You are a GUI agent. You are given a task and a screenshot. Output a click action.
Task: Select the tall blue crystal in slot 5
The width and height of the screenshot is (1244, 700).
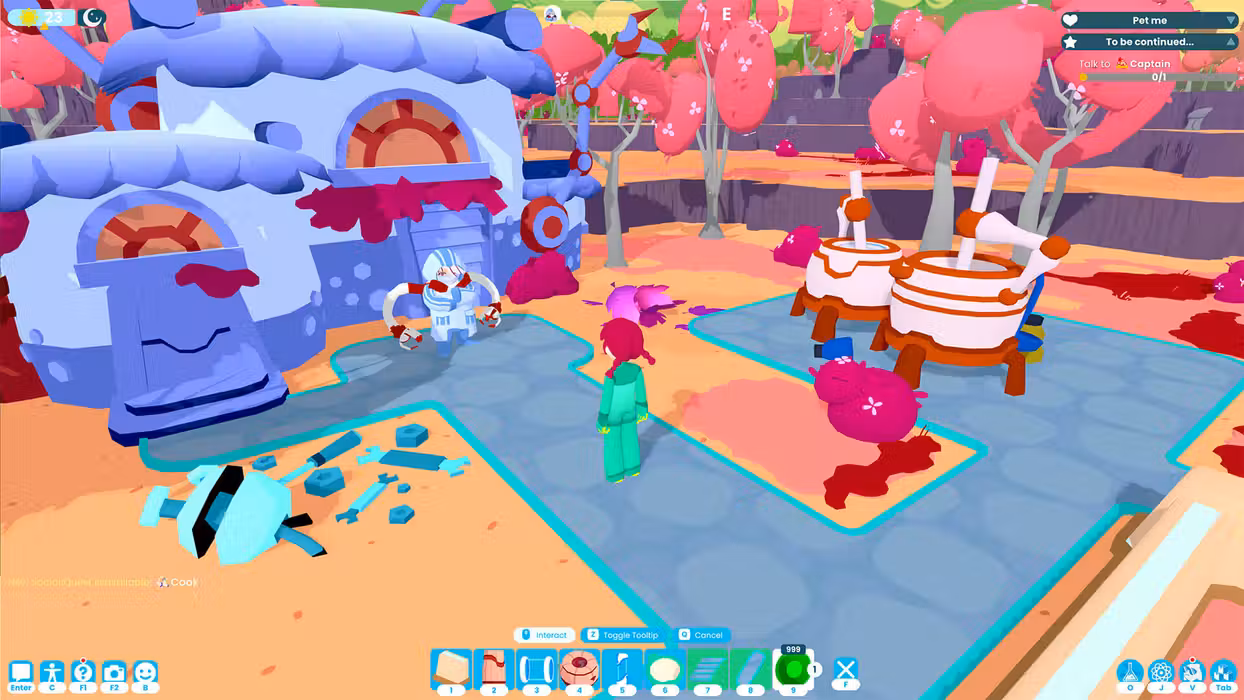click(622, 669)
